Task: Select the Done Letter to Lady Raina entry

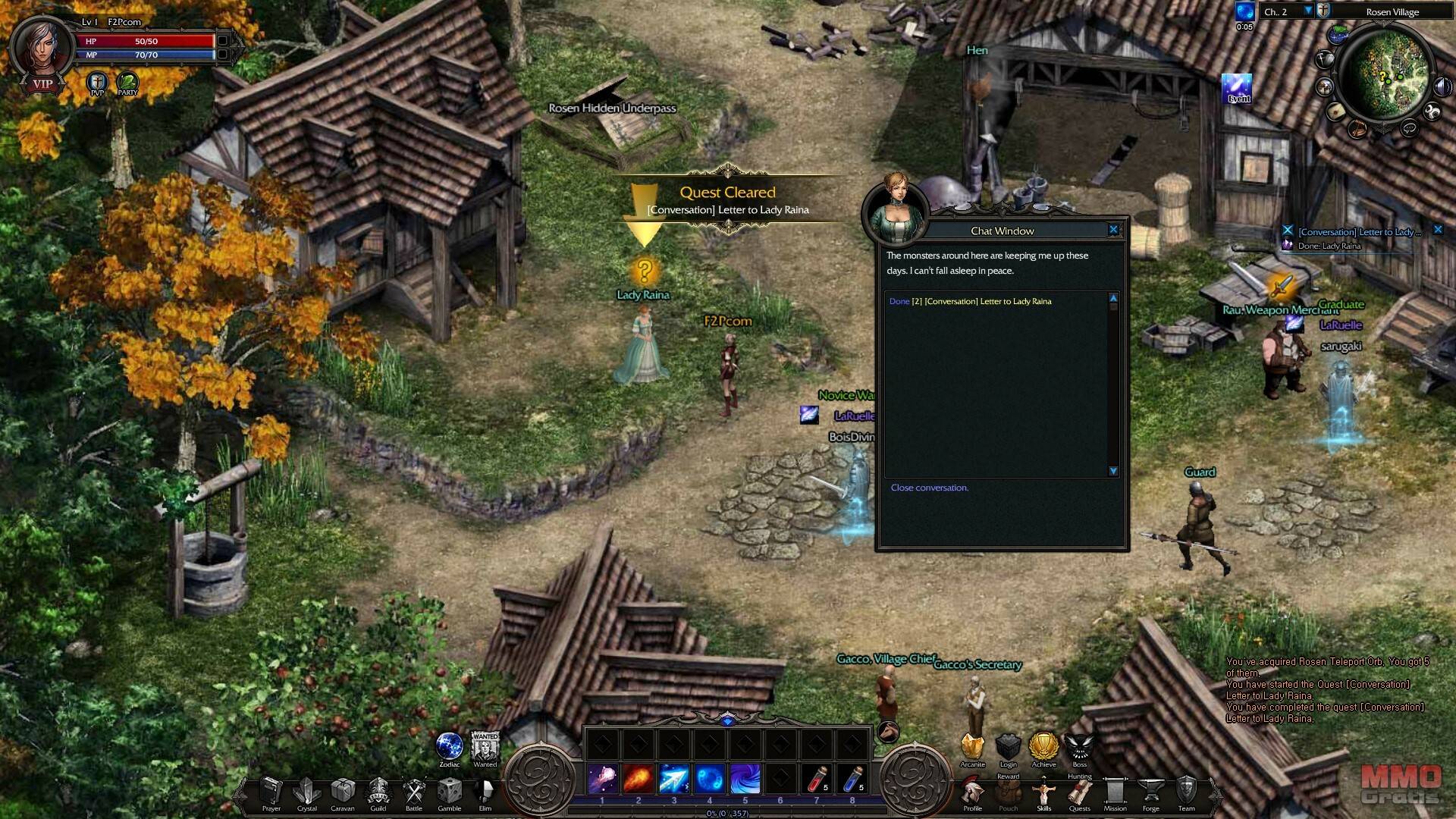Action: coord(970,302)
